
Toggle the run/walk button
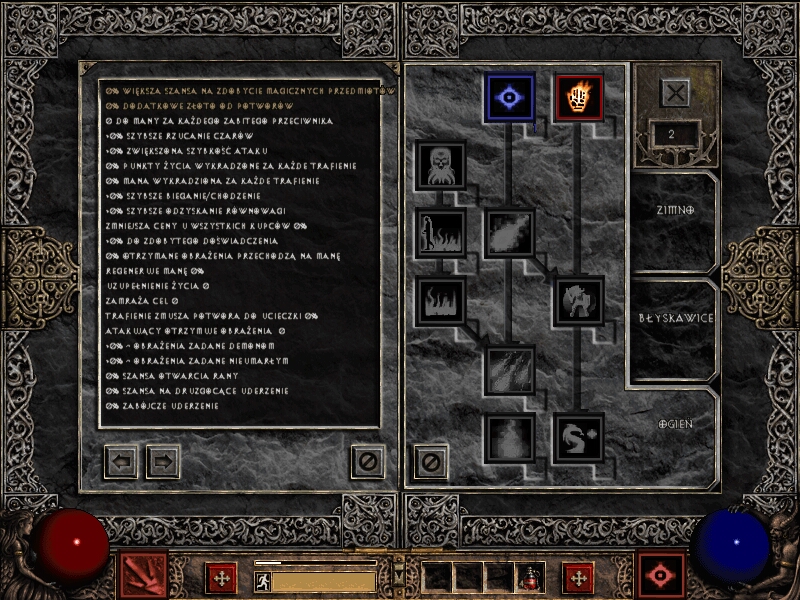tap(262, 580)
